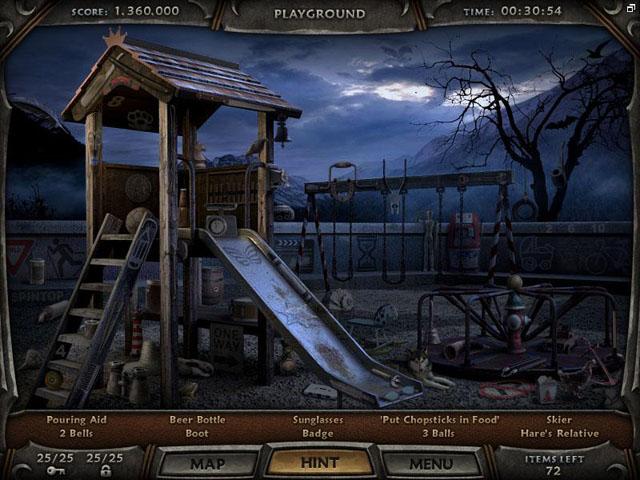Click 'Badge' in the item list

click(319, 434)
